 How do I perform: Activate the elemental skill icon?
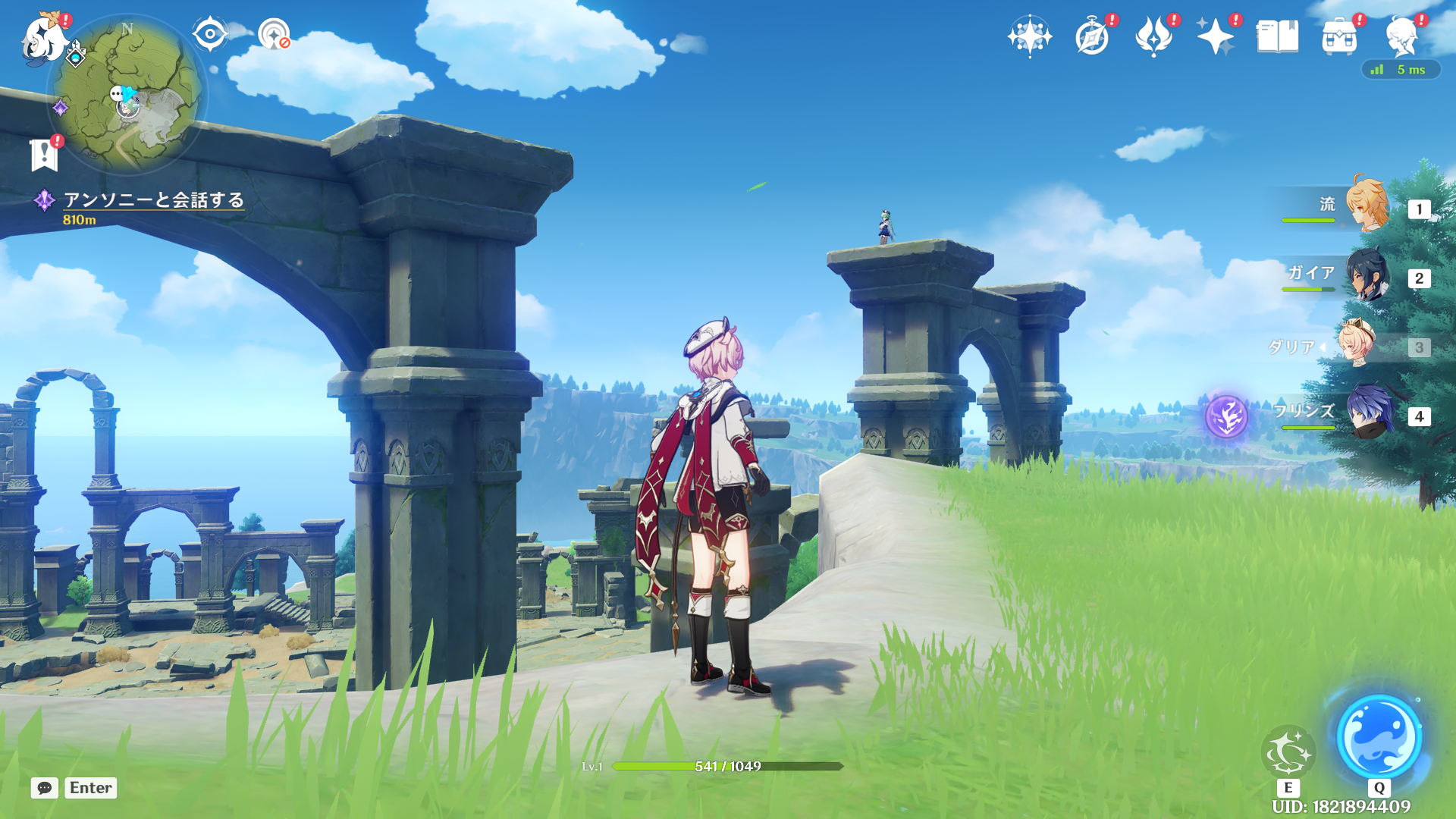point(1288,752)
